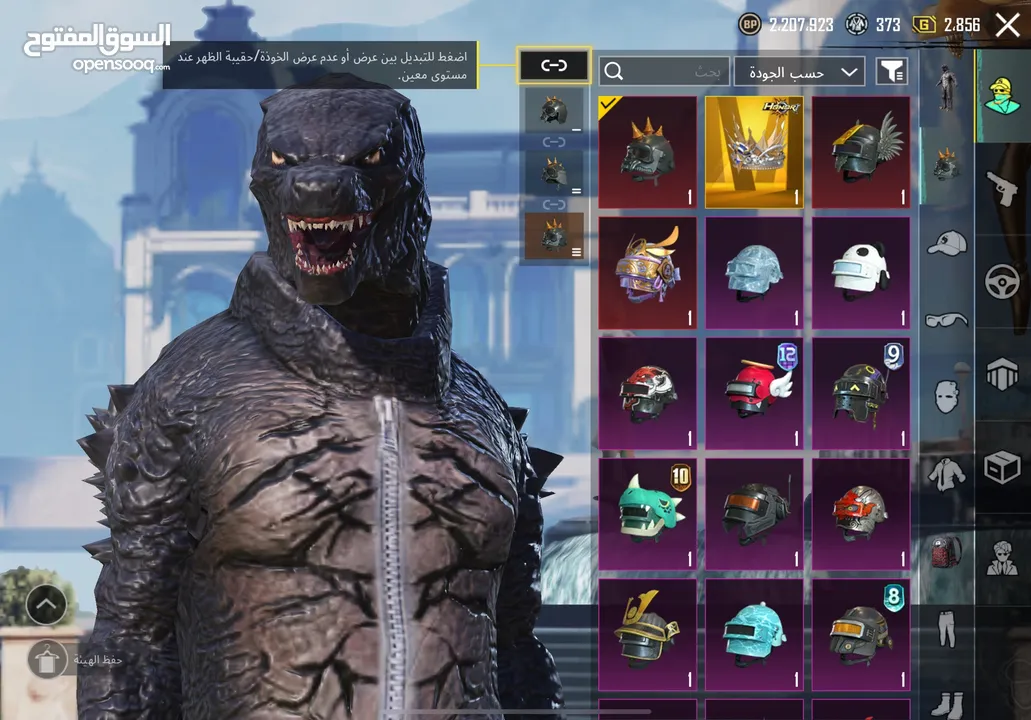Select the red winged helmet level 12
1031x720 pixels.
pos(754,394)
